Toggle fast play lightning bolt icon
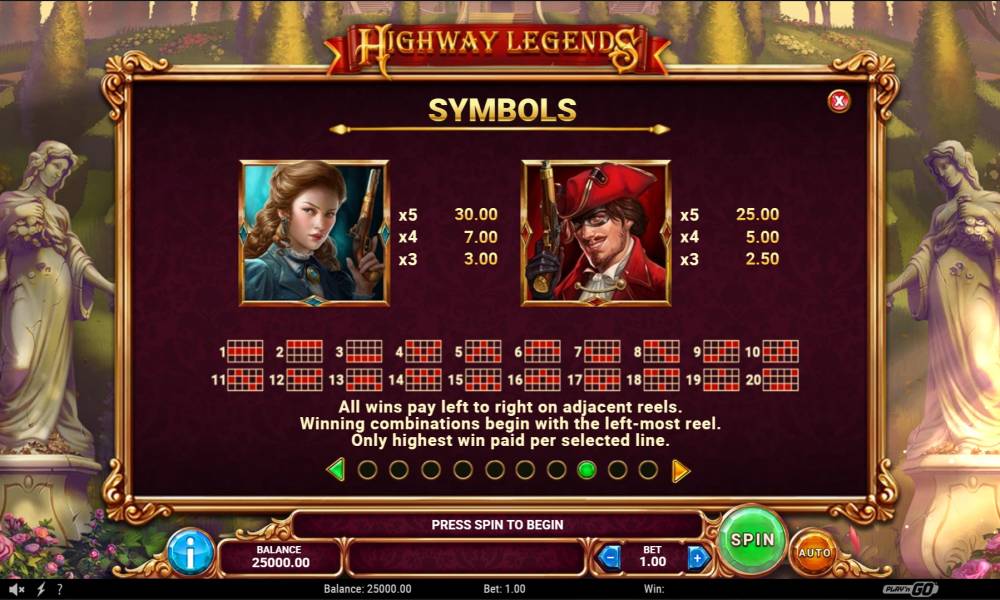The image size is (1000, 600). point(41,589)
